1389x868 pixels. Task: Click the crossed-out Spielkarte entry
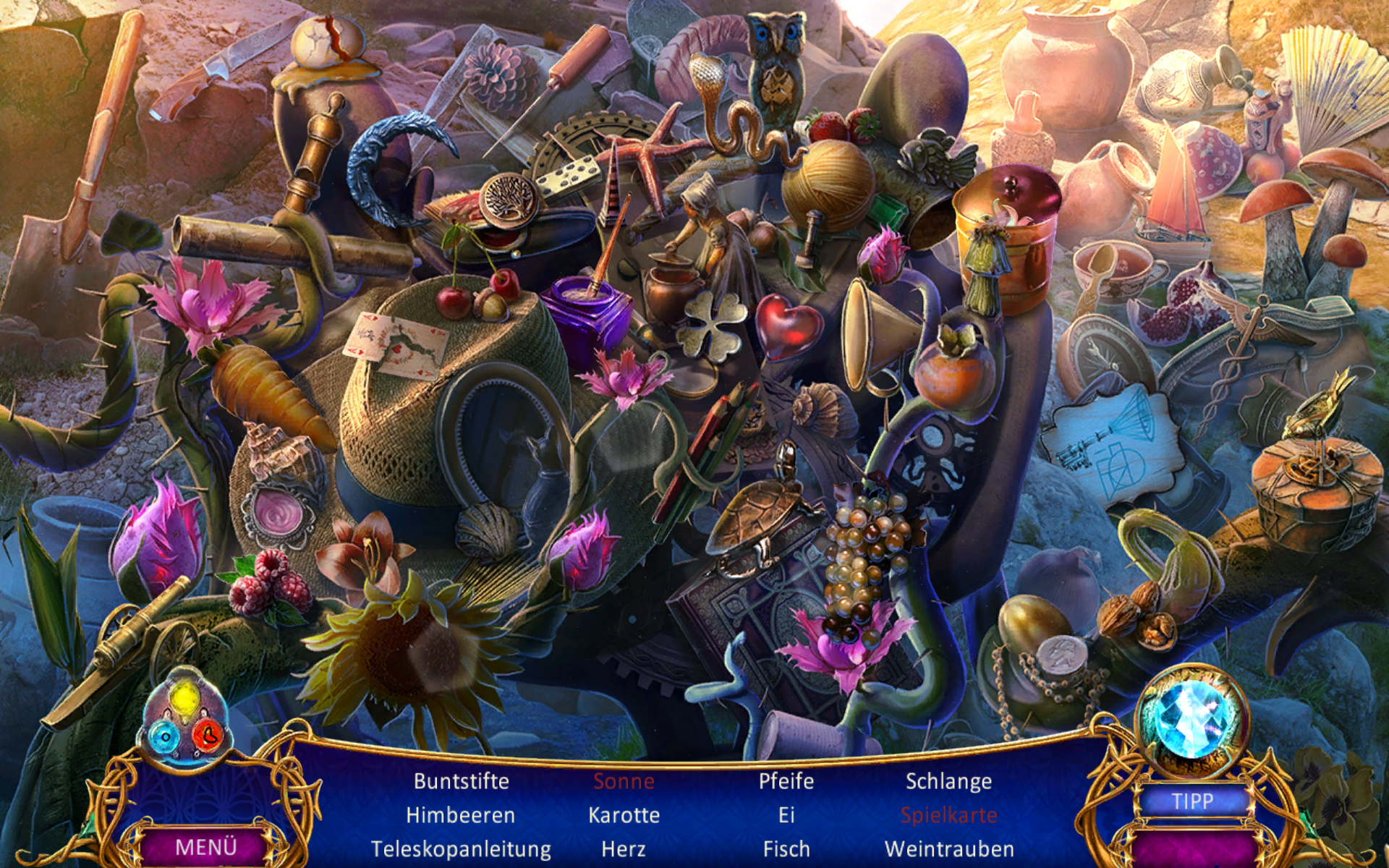(948, 815)
